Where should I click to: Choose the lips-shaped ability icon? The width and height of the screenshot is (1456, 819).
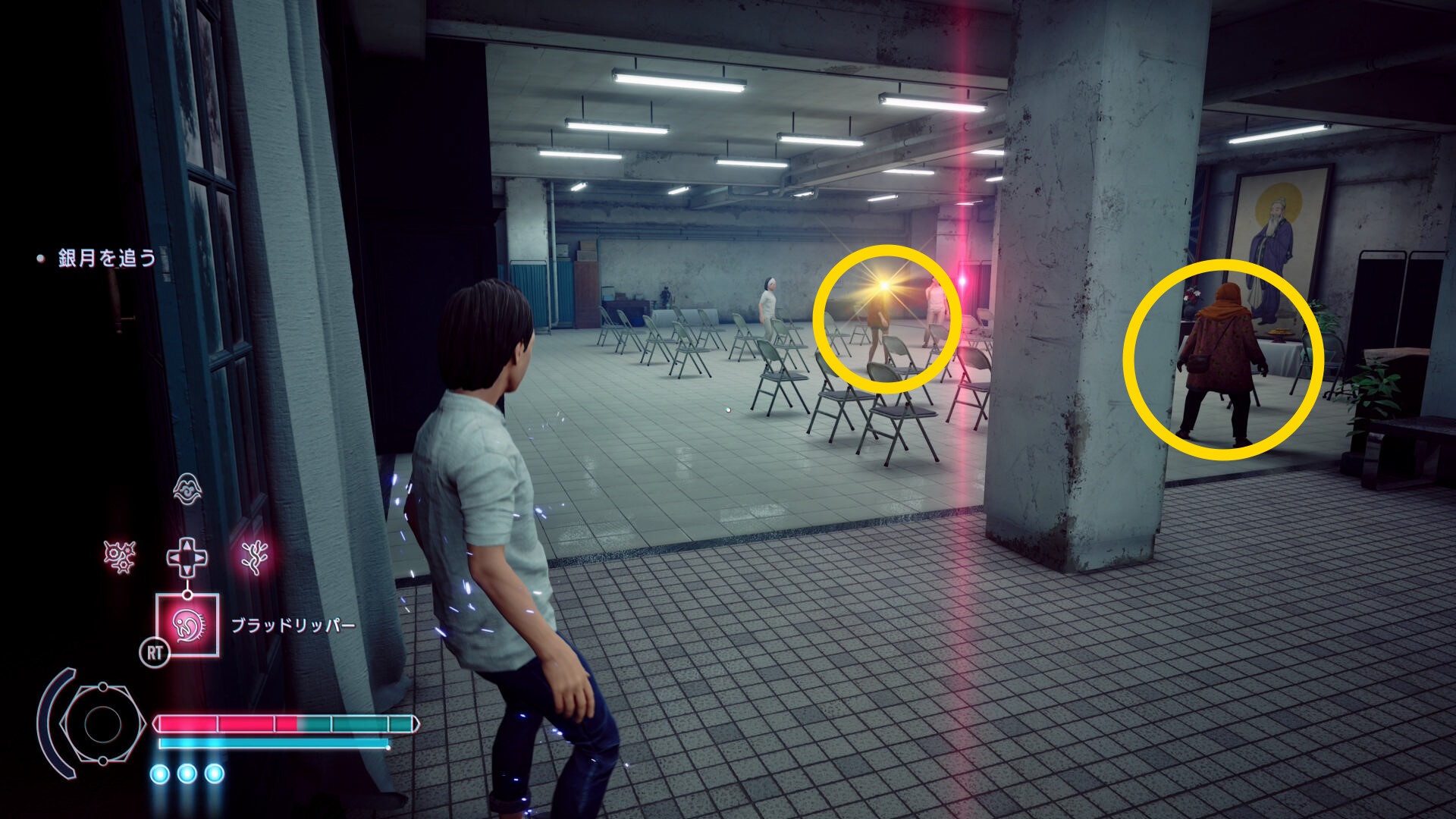tap(187, 489)
